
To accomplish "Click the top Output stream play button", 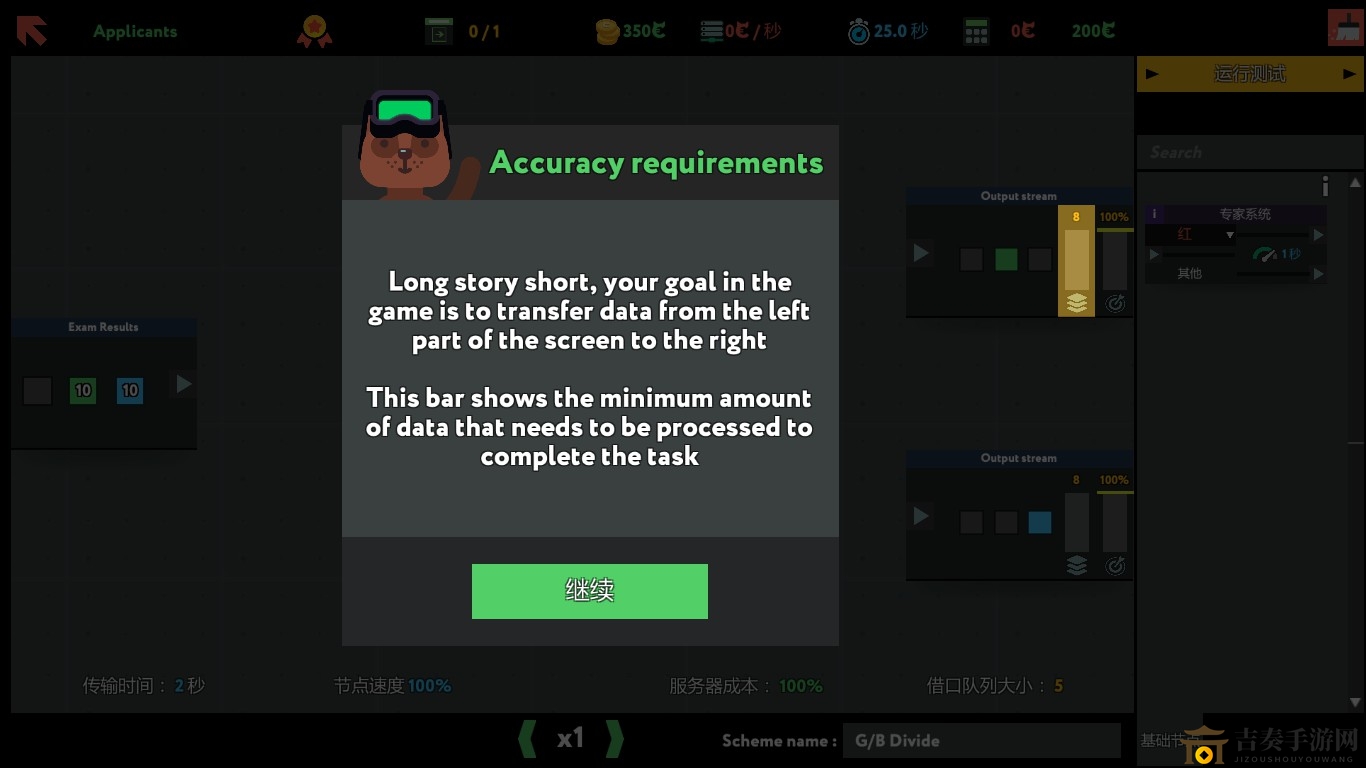I will (921, 253).
